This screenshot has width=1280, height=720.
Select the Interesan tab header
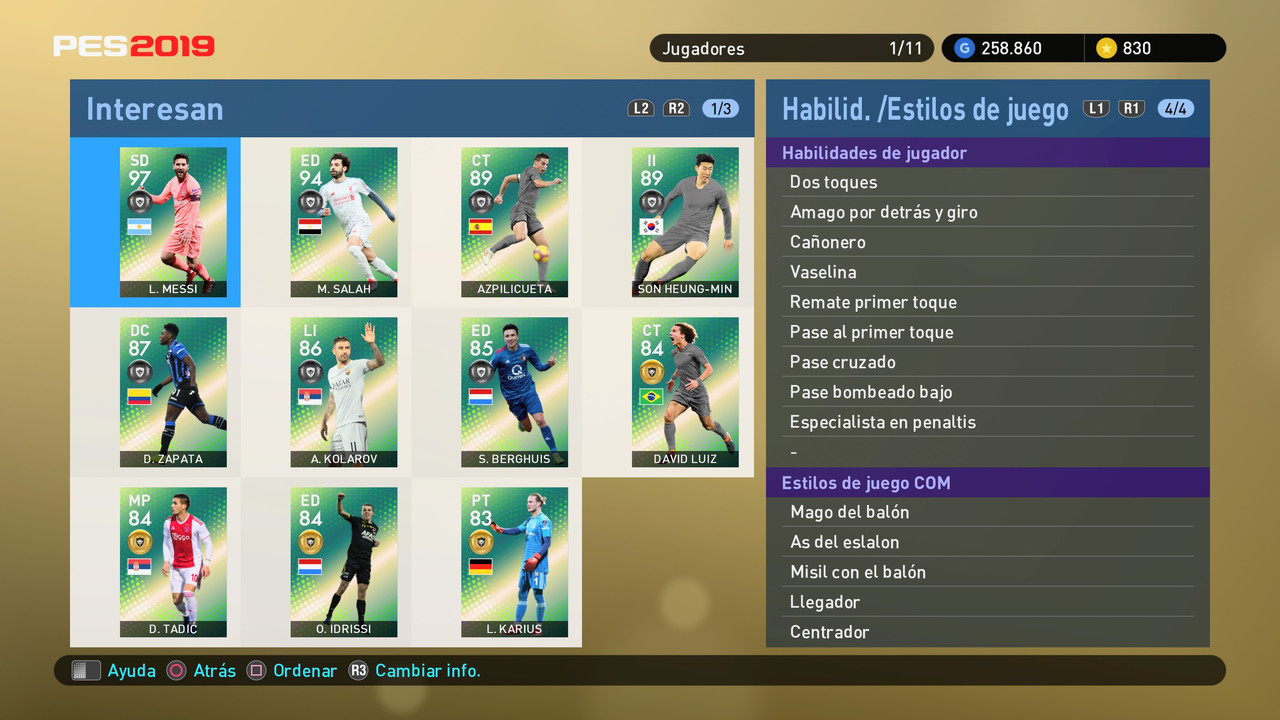point(155,108)
